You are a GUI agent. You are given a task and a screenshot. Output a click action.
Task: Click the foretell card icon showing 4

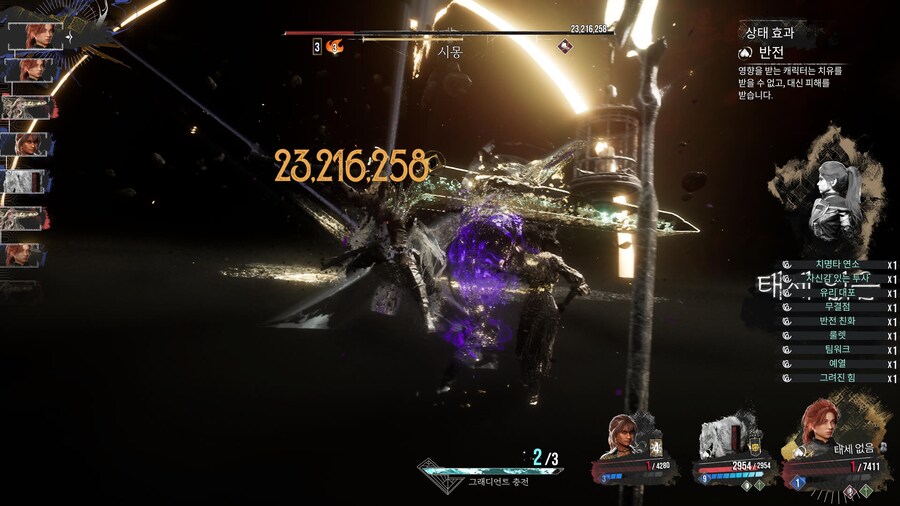[x=656, y=448]
